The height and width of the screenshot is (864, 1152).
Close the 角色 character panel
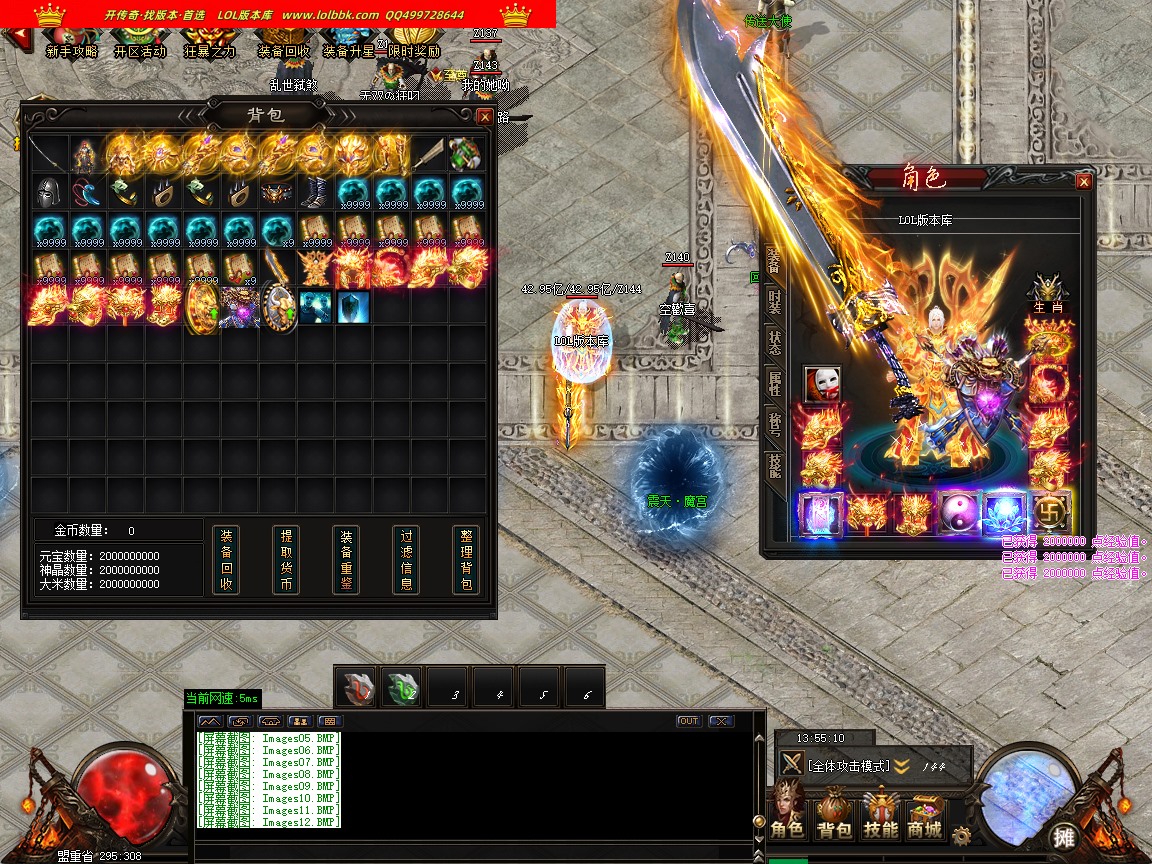point(1083,181)
